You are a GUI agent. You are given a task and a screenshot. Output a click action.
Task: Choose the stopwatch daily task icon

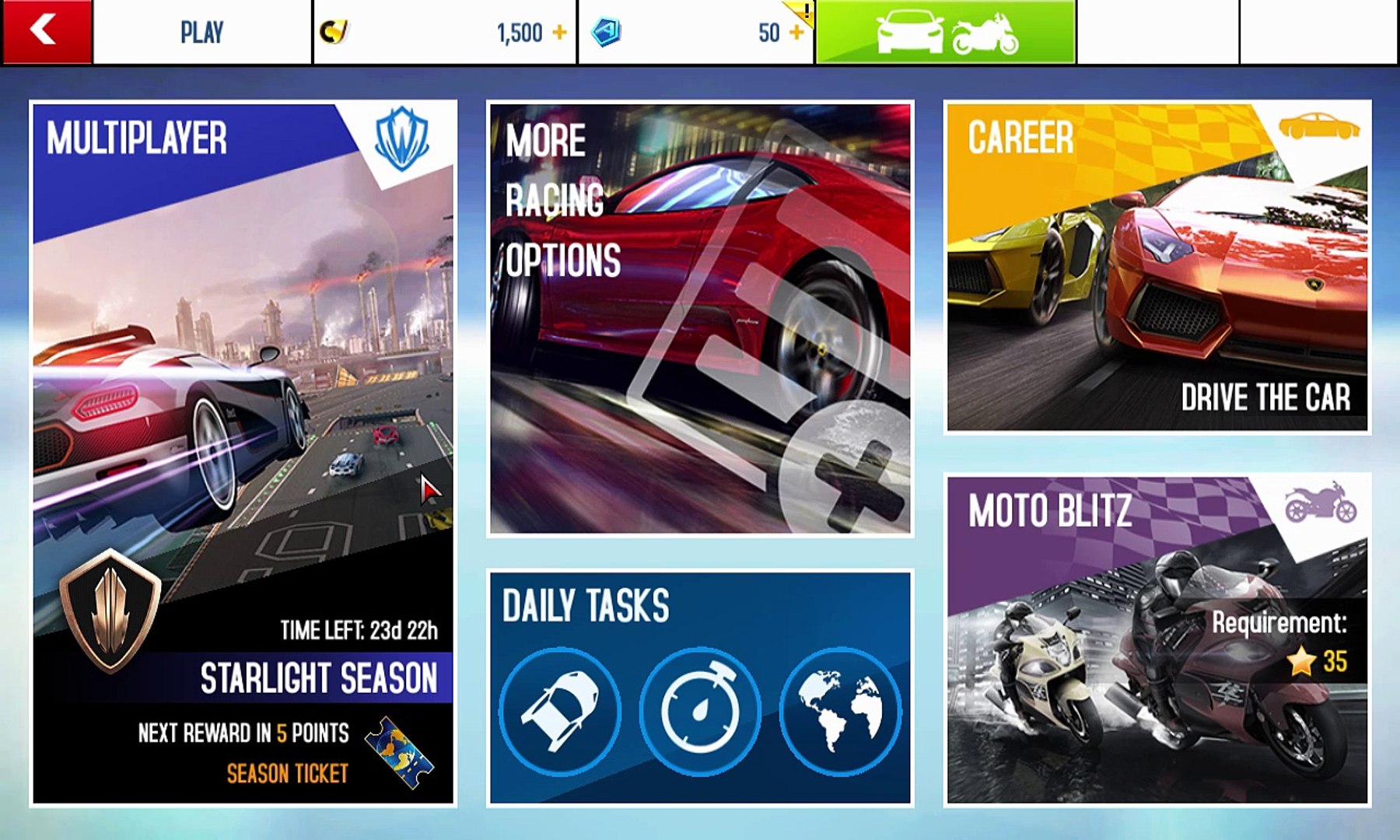[700, 711]
